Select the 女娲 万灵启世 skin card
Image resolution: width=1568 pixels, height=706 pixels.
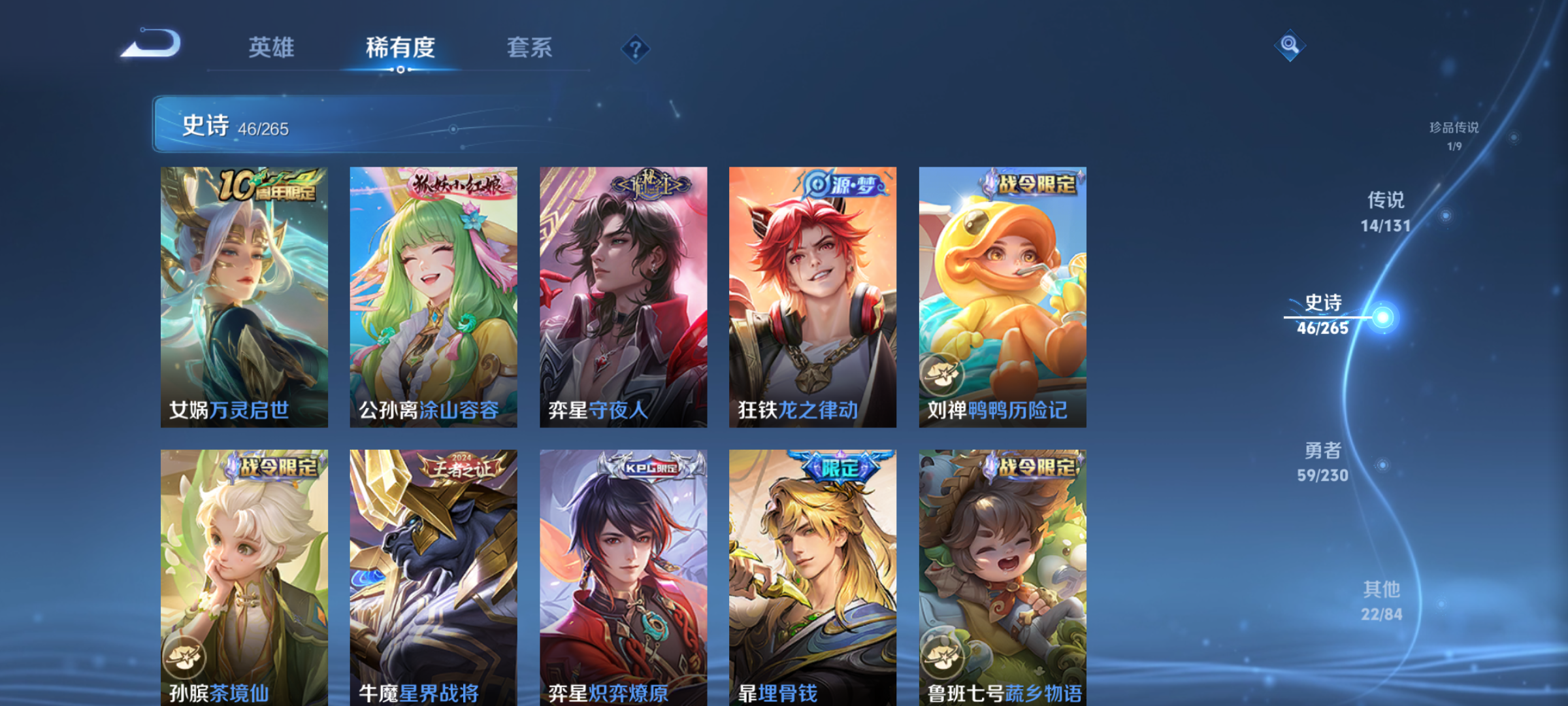point(244,297)
